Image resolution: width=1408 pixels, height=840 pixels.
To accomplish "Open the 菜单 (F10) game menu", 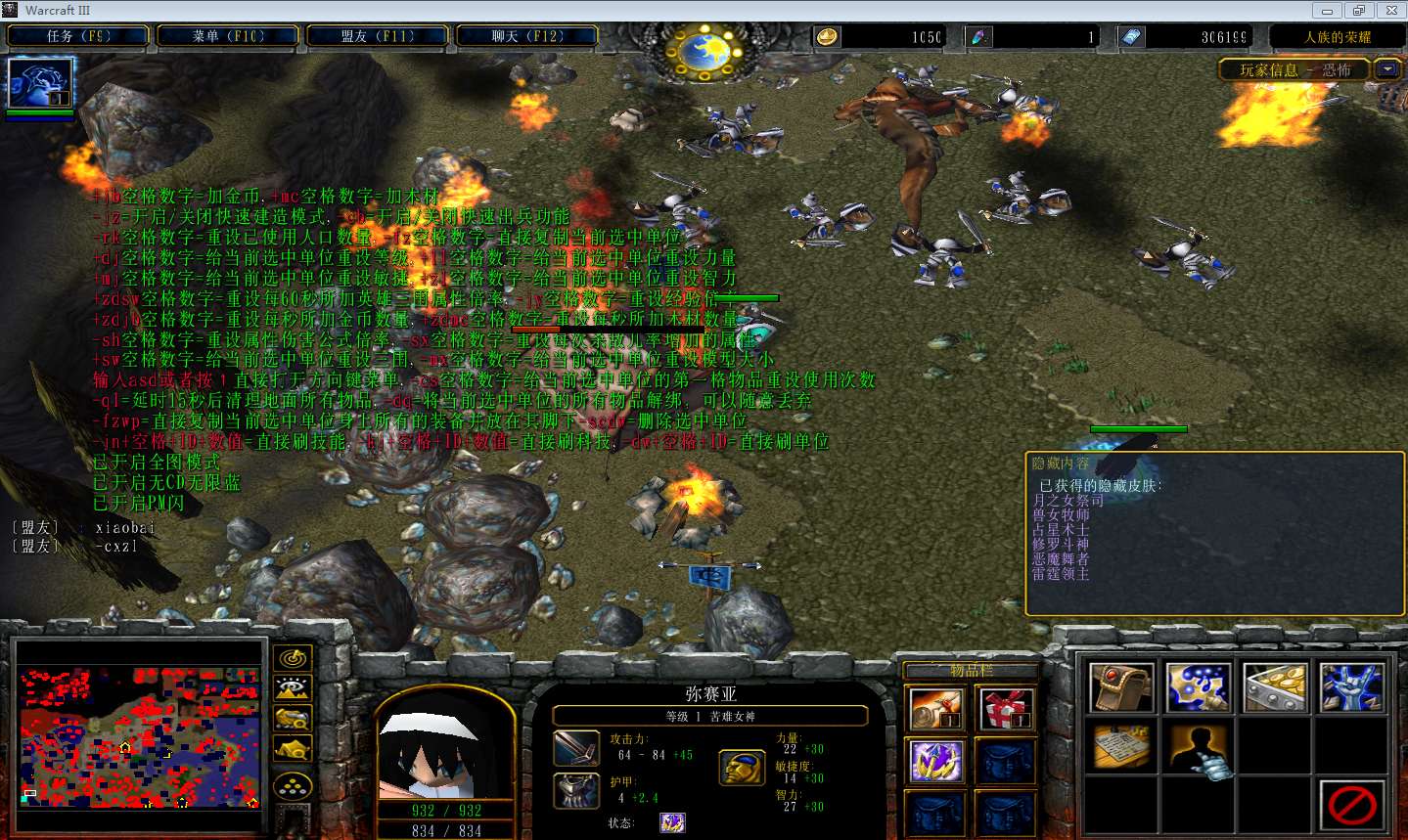I will pos(228,36).
